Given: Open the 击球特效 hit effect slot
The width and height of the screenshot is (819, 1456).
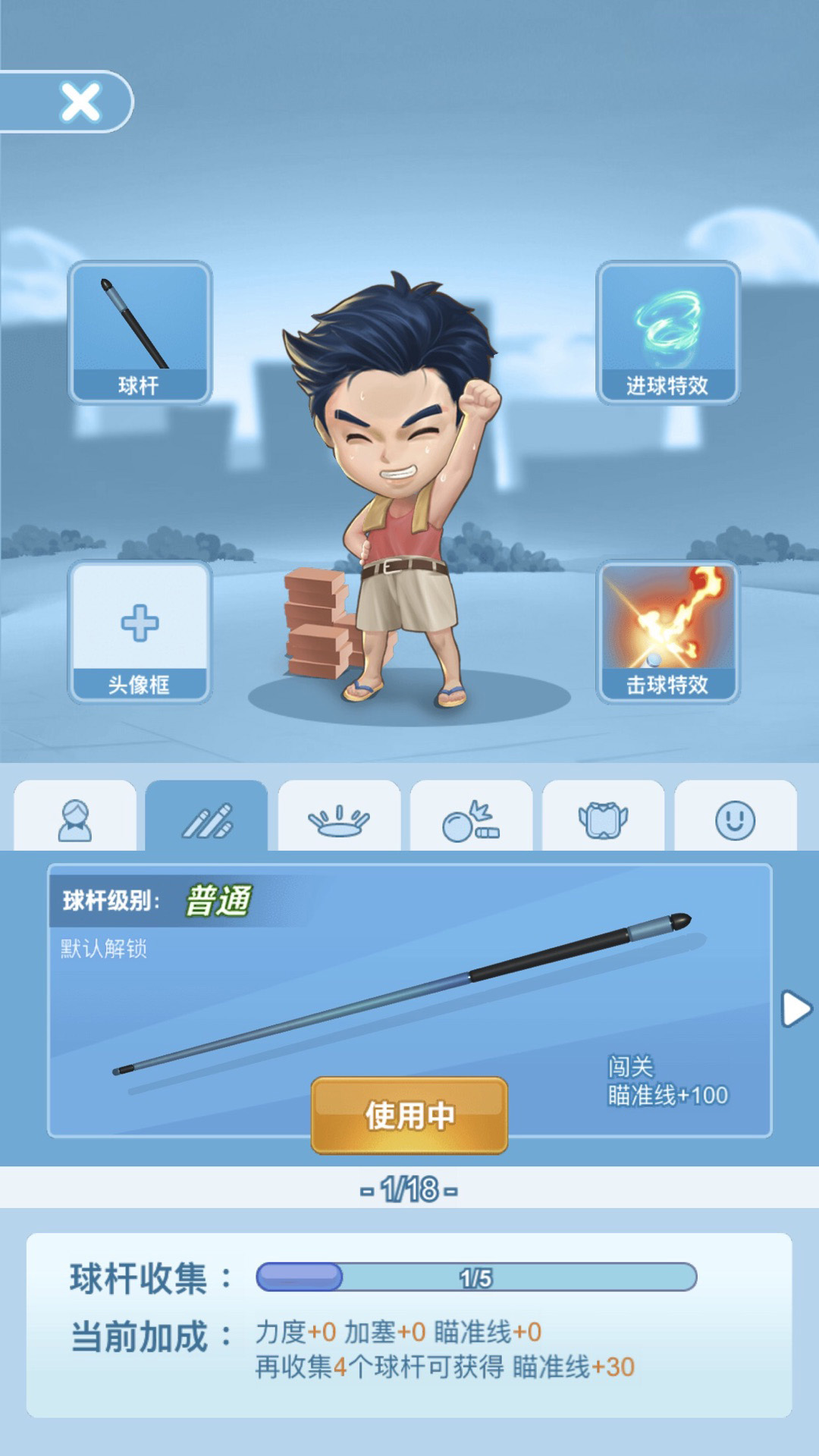Looking at the screenshot, I should click(x=667, y=631).
